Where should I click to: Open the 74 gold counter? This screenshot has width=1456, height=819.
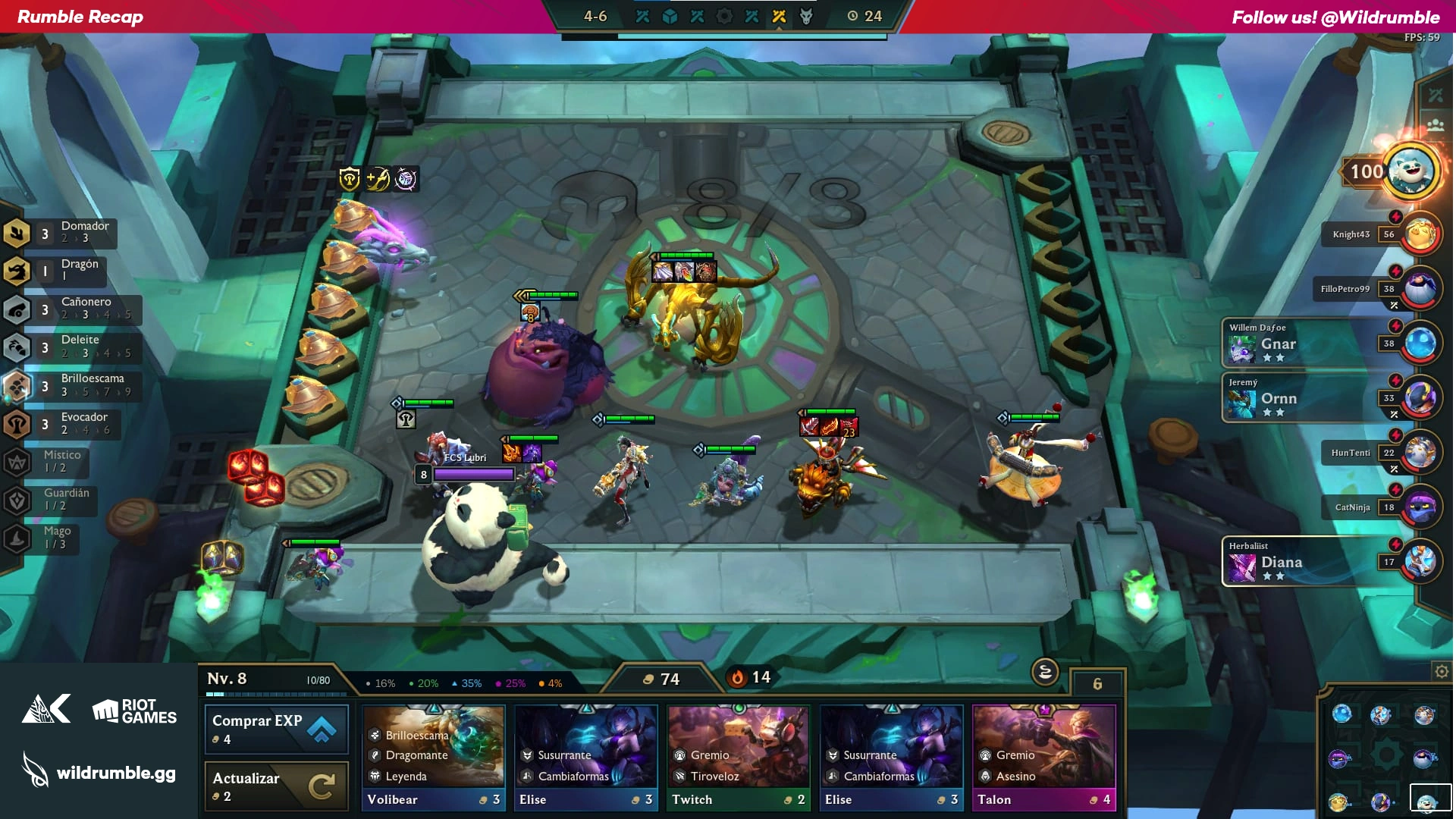(x=661, y=679)
